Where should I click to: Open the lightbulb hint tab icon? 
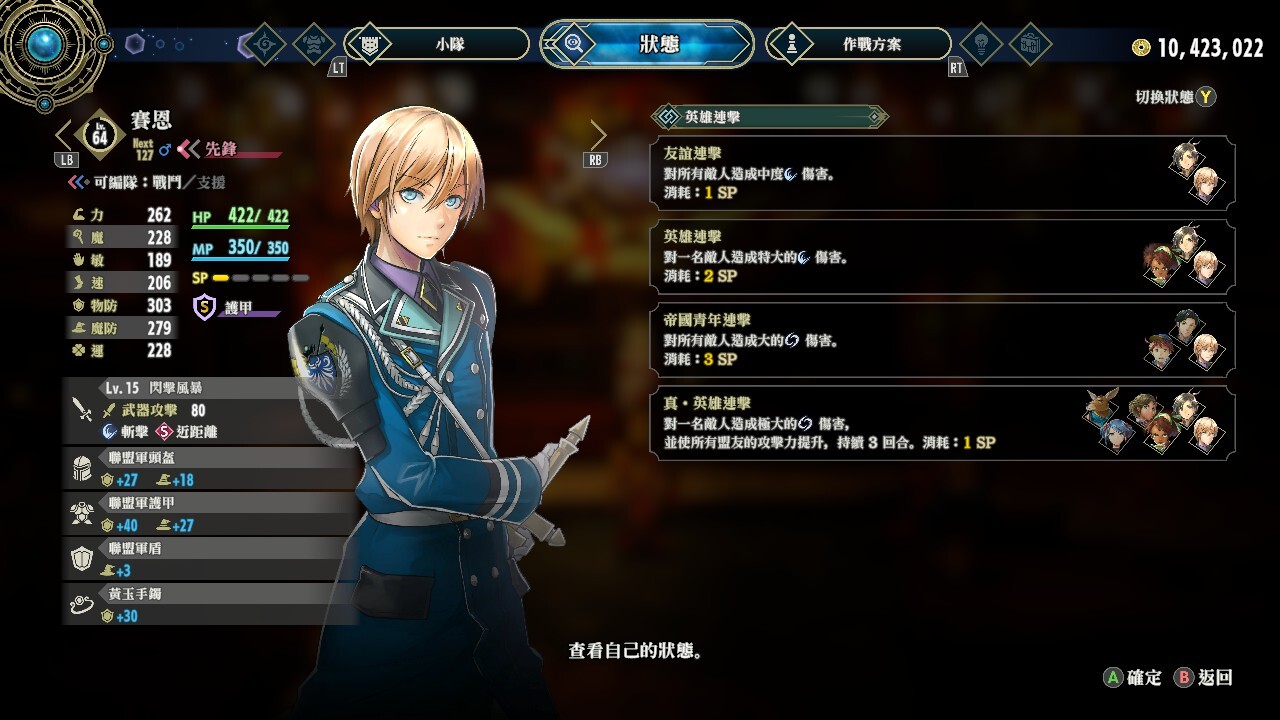pyautogui.click(x=980, y=44)
